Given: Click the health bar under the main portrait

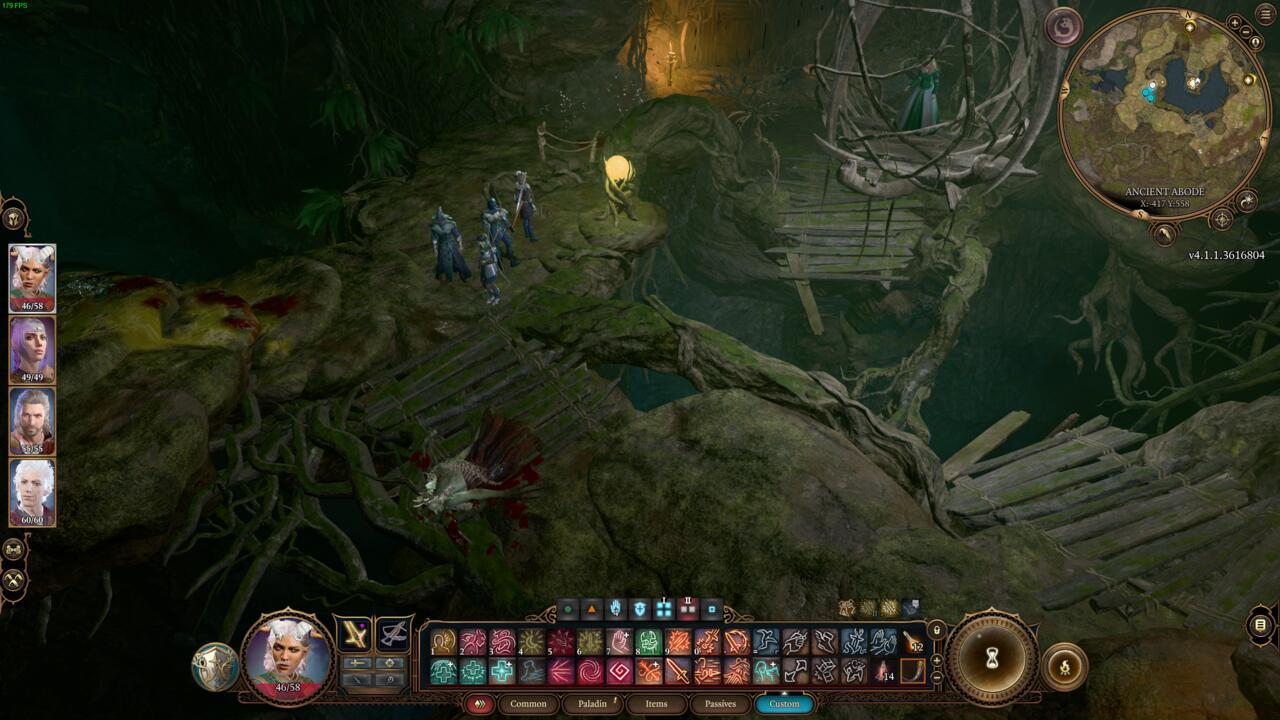Looking at the screenshot, I should pos(288,687).
